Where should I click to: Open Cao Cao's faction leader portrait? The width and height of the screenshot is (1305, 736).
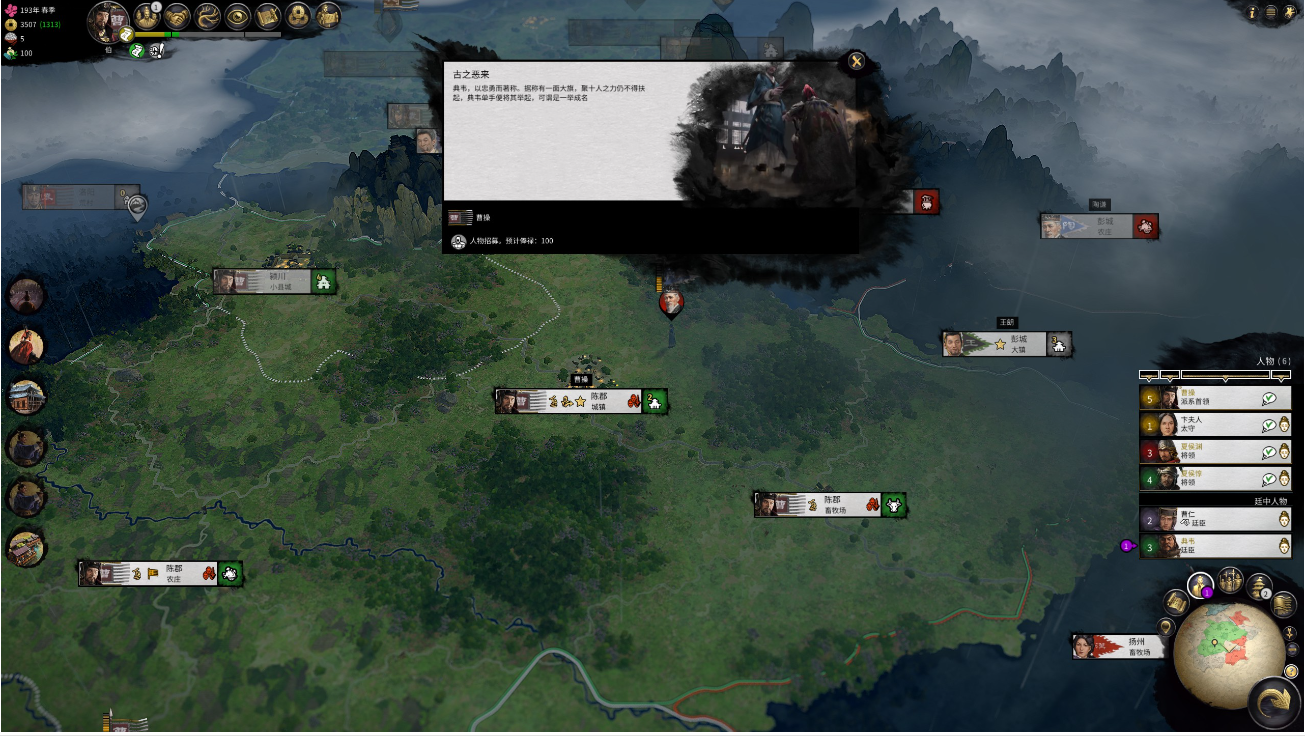108,20
